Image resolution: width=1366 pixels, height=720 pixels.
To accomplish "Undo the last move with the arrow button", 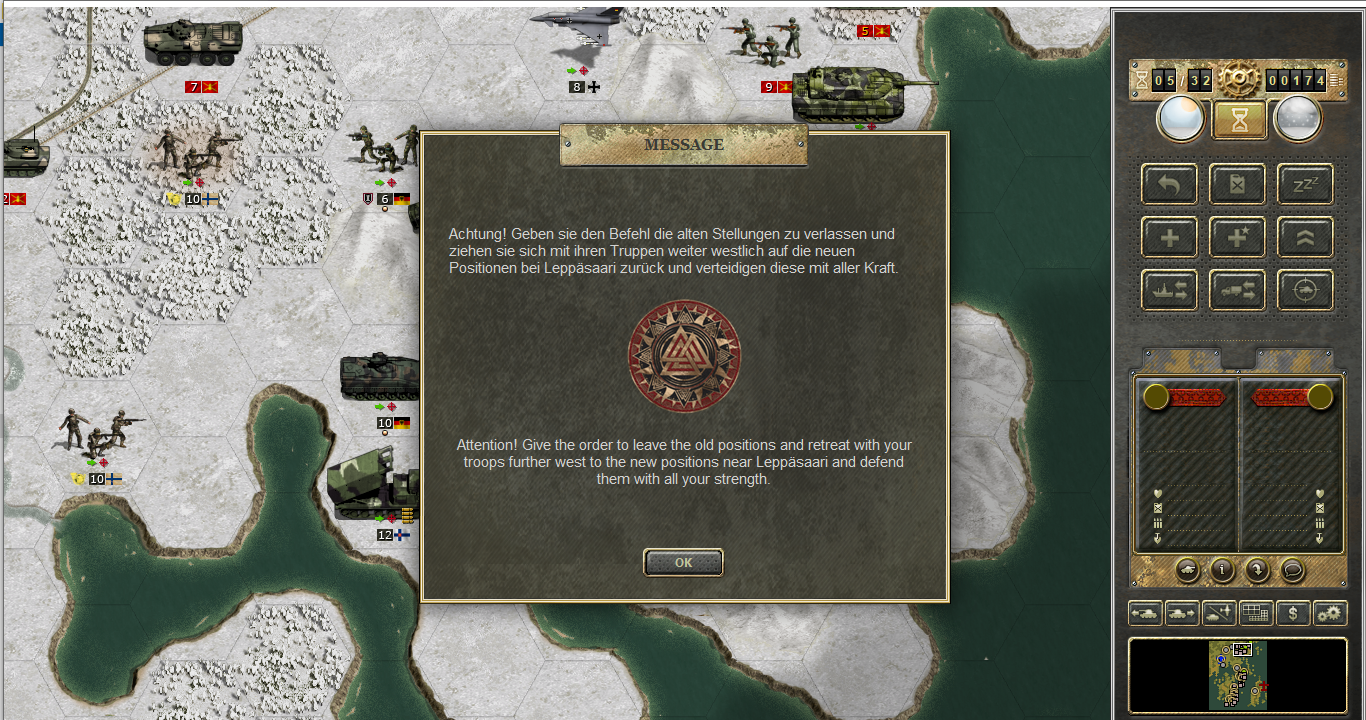I will click(x=1170, y=184).
